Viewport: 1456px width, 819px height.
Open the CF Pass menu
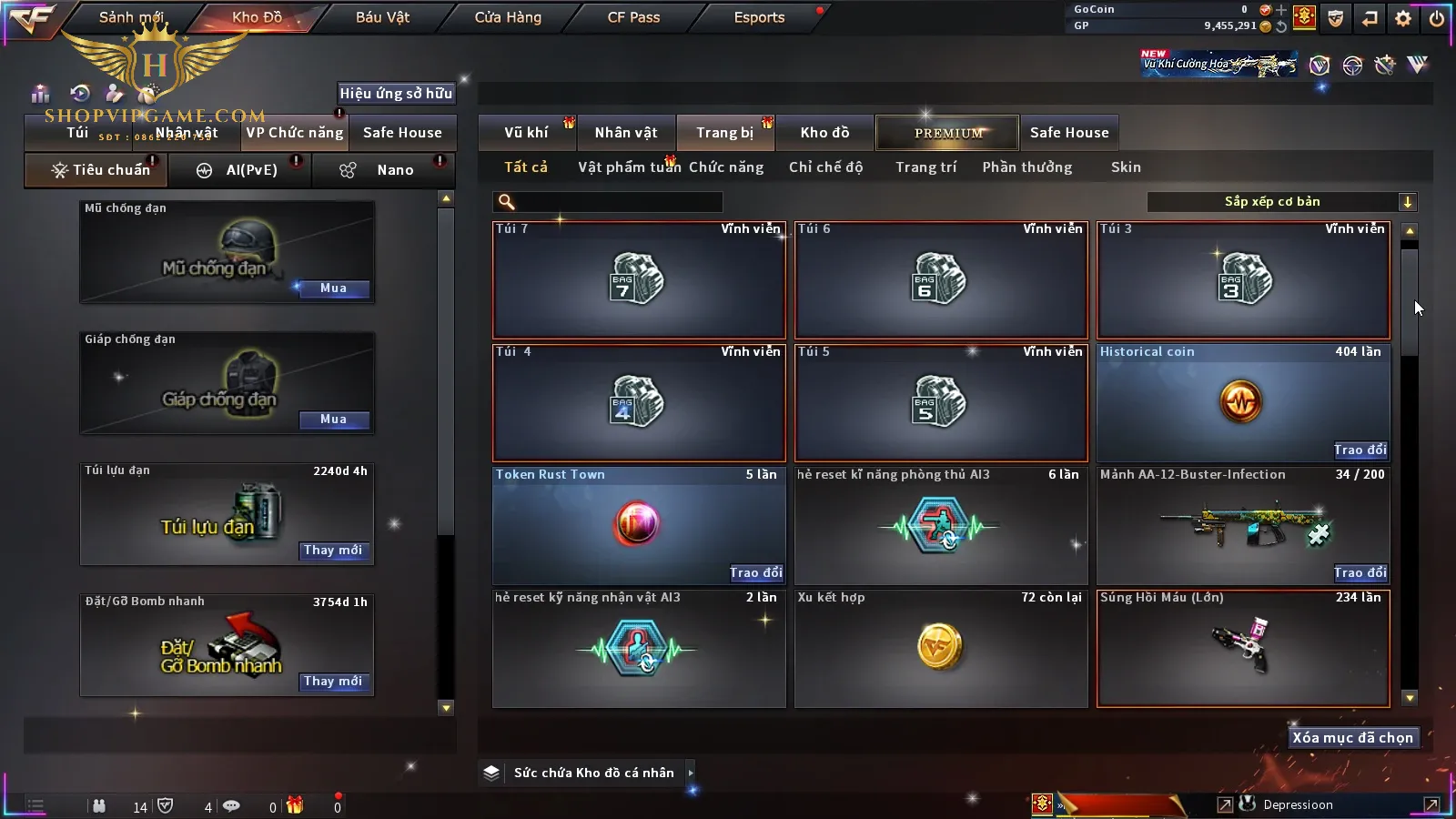(x=633, y=17)
